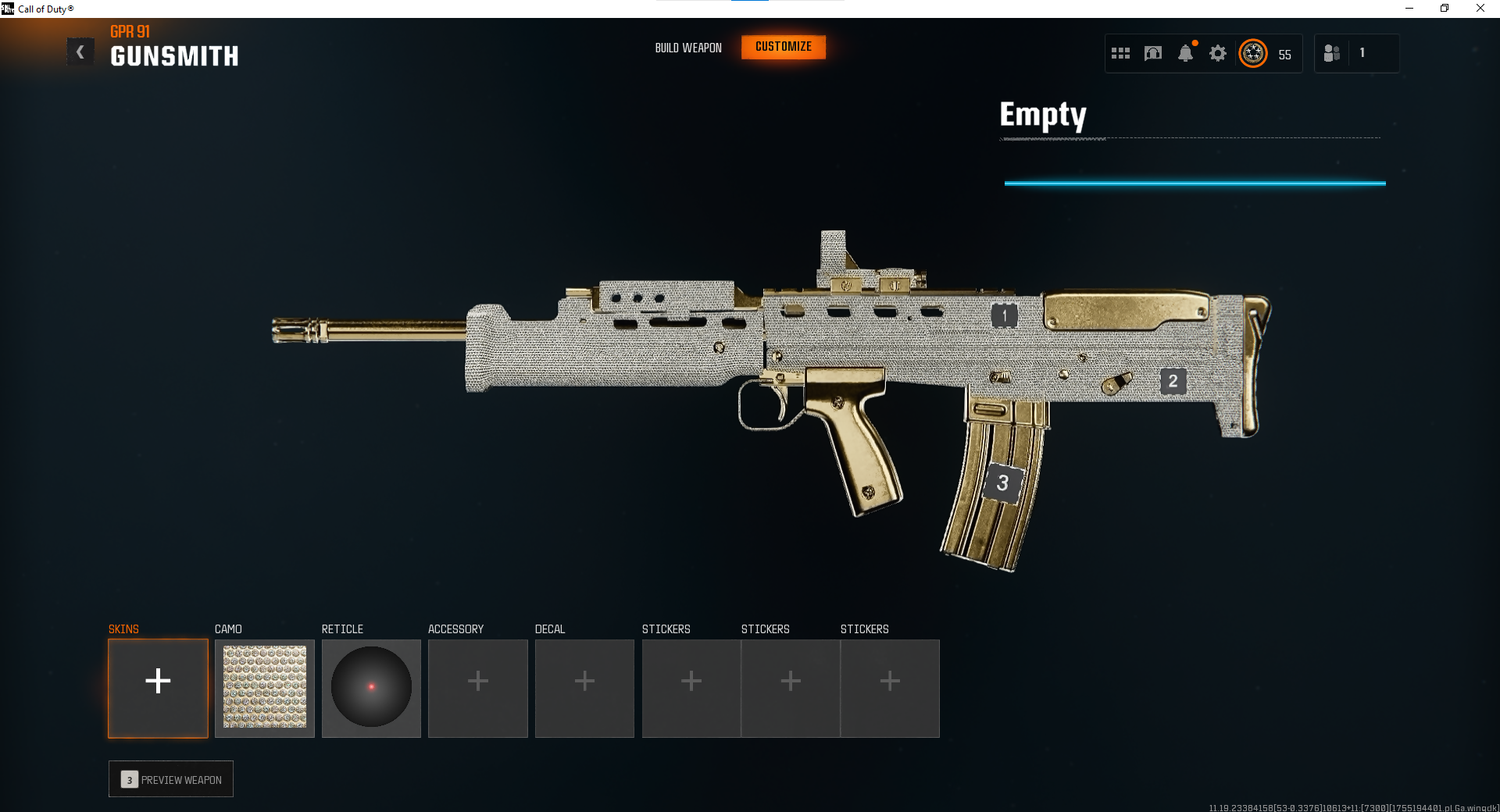Choose the red dot Reticle slot
Viewport: 1500px width, 812px height.
[x=371, y=688]
